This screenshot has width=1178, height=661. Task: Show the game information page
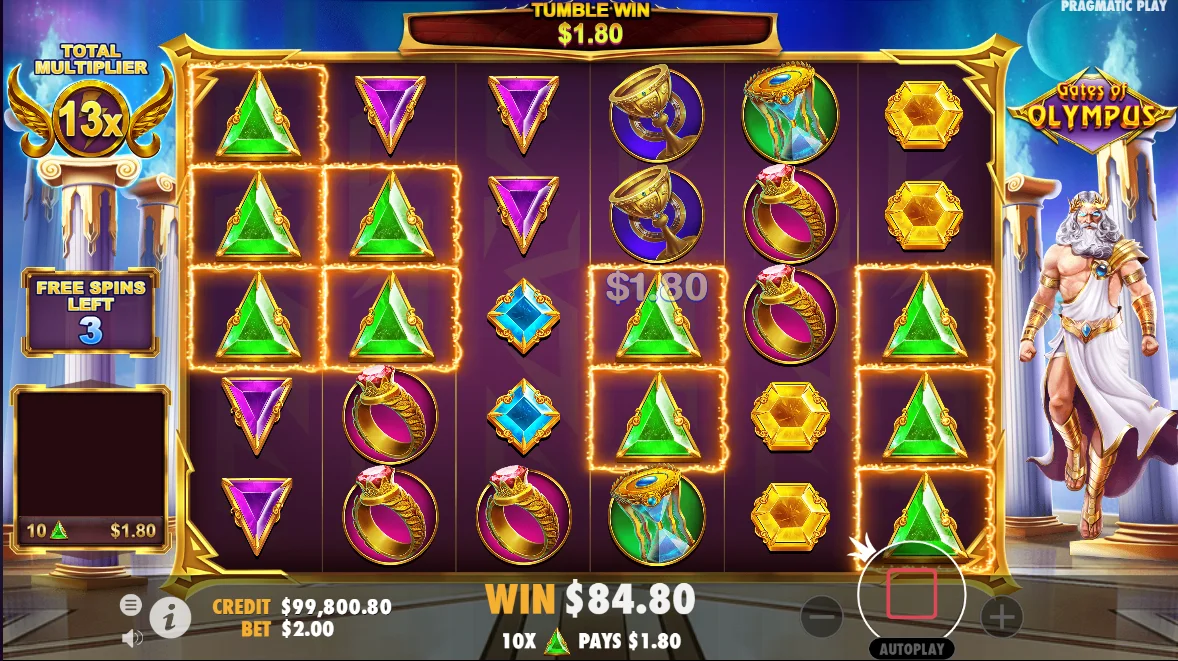[x=170, y=619]
